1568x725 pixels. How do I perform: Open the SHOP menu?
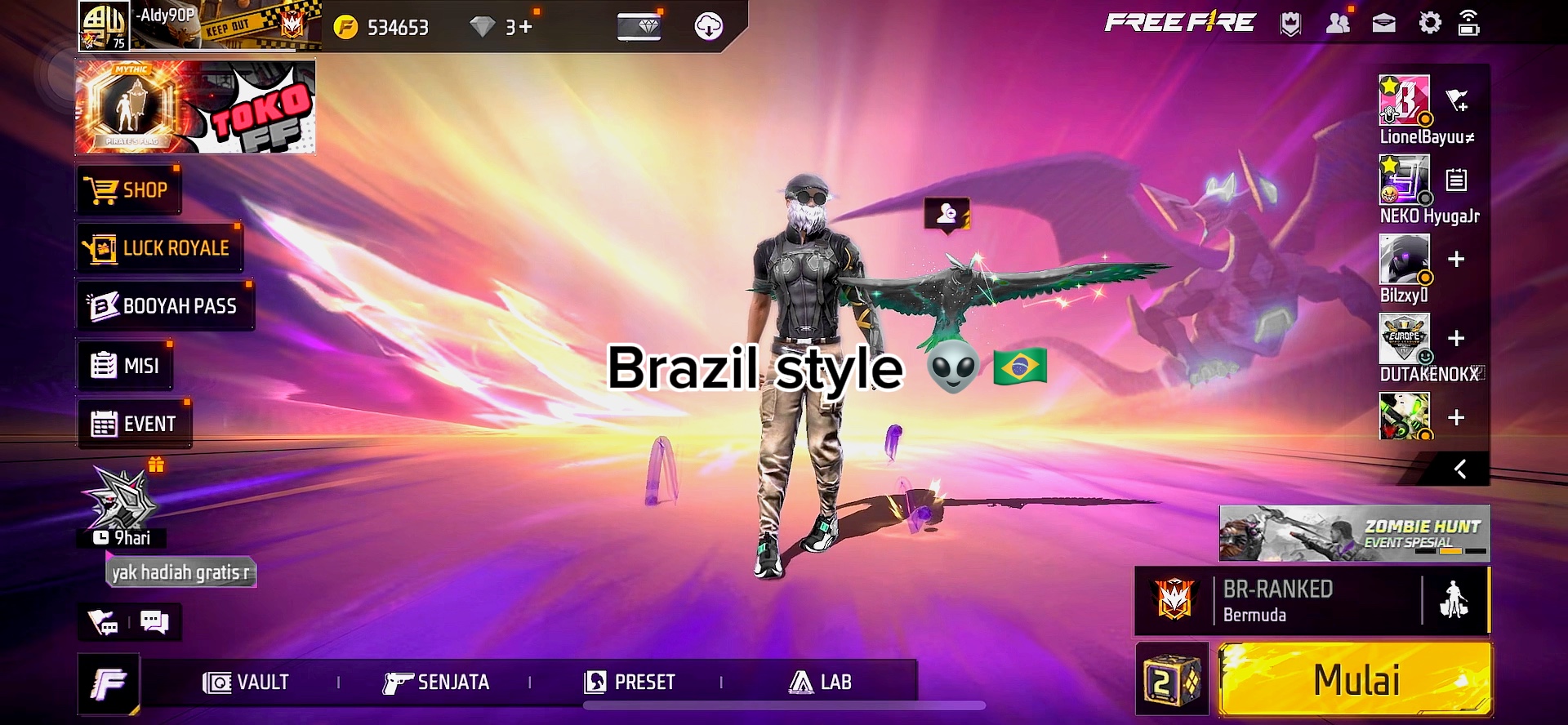coord(129,190)
